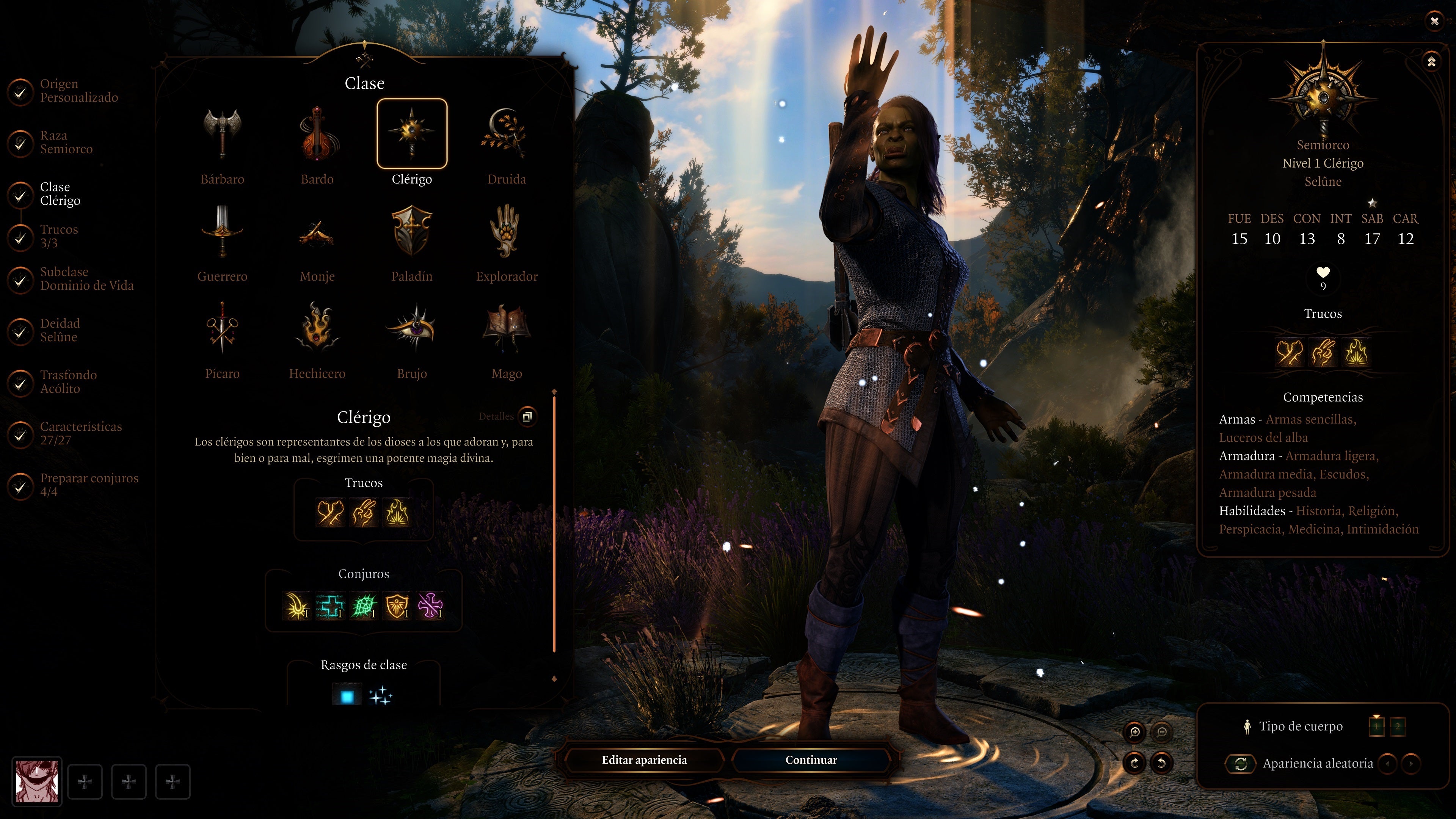Zoom in on the character preview
This screenshot has width=1456, height=819.
(x=1134, y=733)
